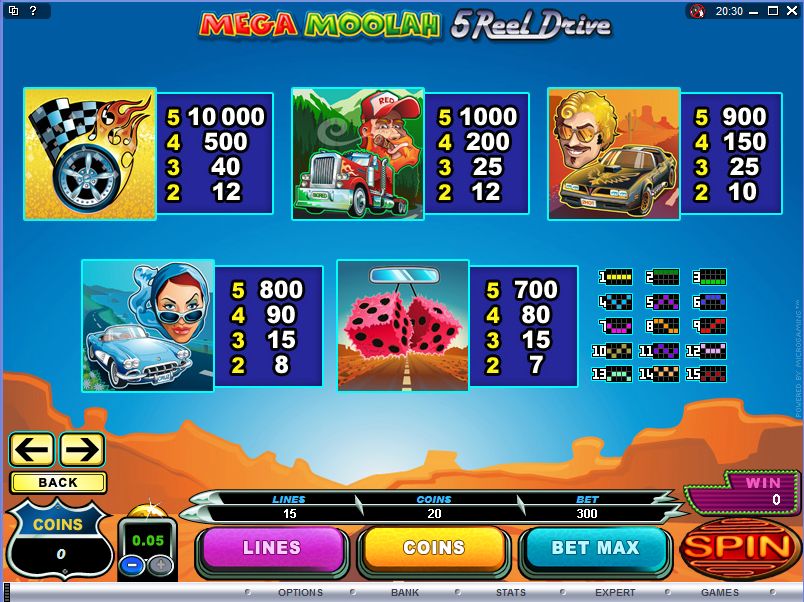
Task: Hit the red SPIN button
Action: tap(738, 547)
